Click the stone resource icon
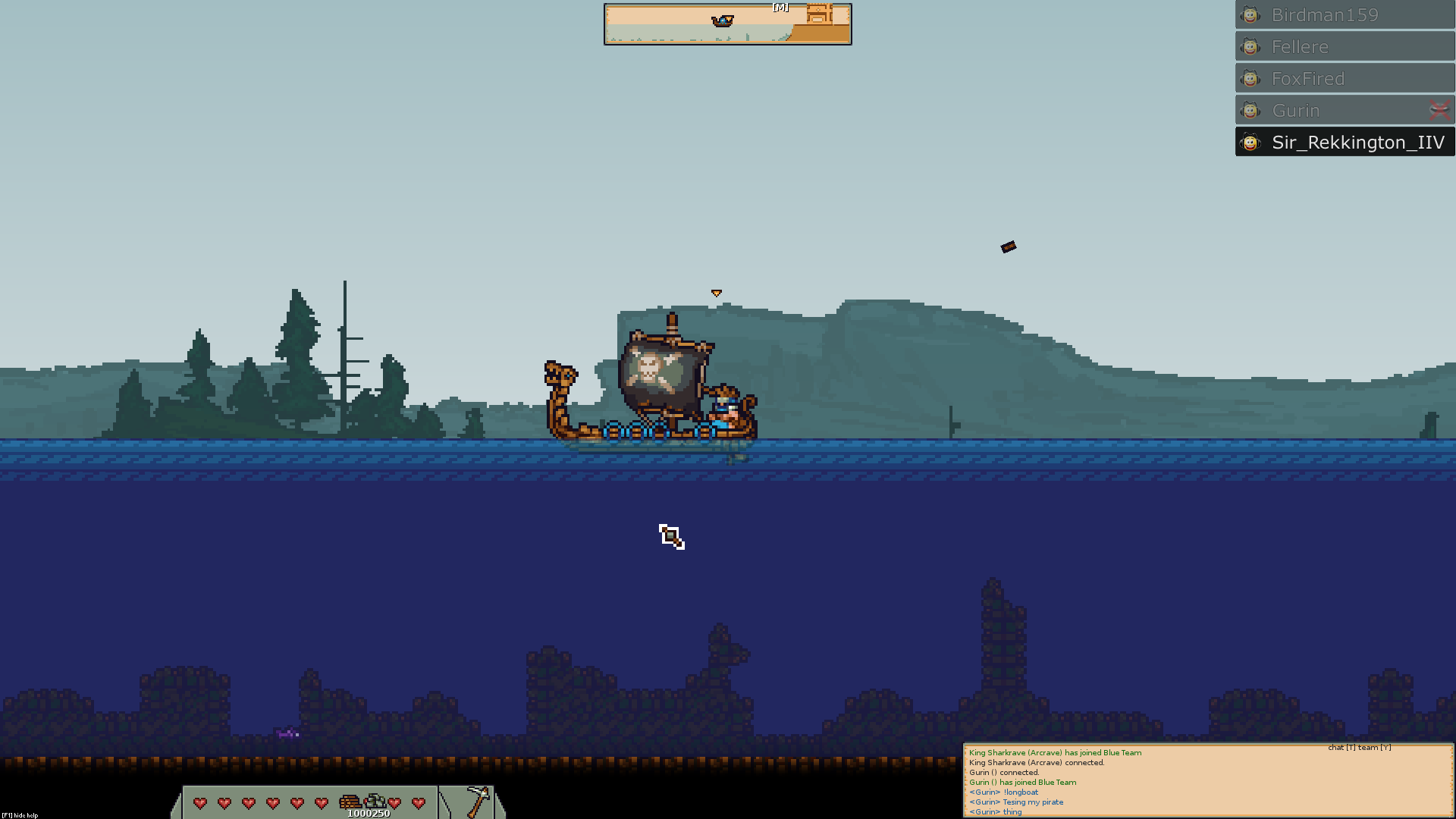 click(375, 802)
